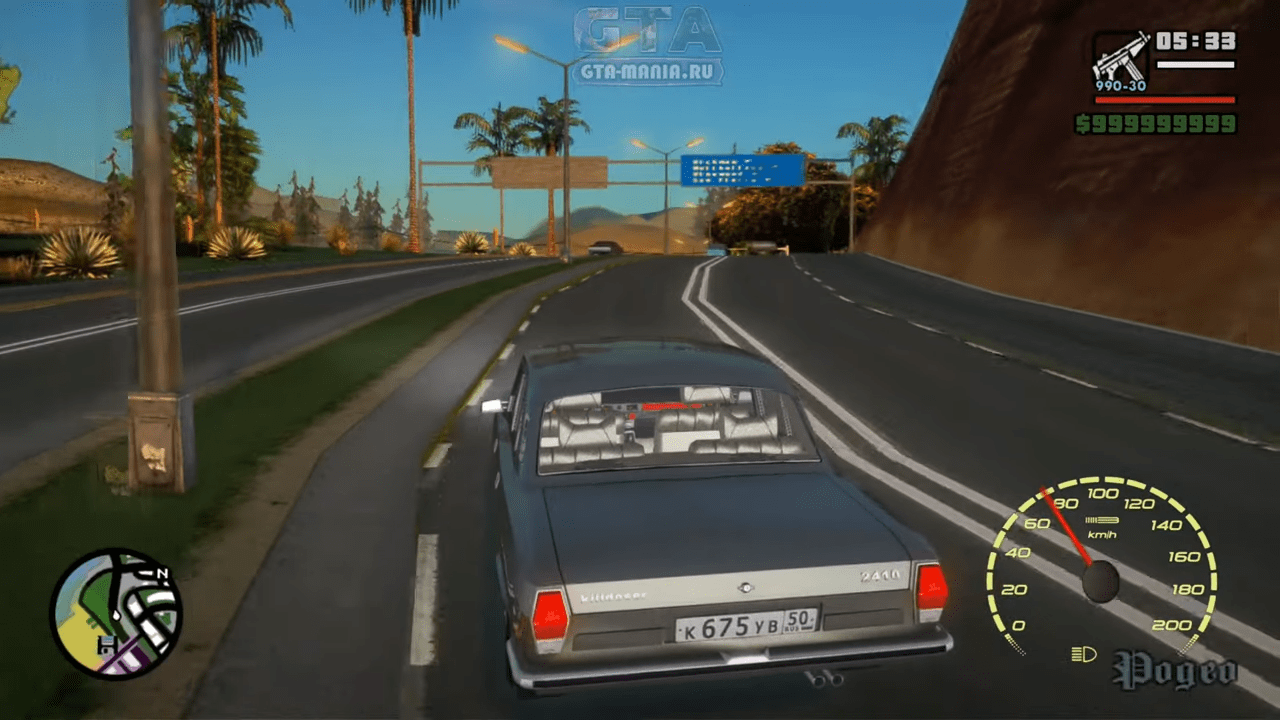Screen dimensions: 1280x720
Task: Click the headlights indicator icon
Action: coord(1083,655)
